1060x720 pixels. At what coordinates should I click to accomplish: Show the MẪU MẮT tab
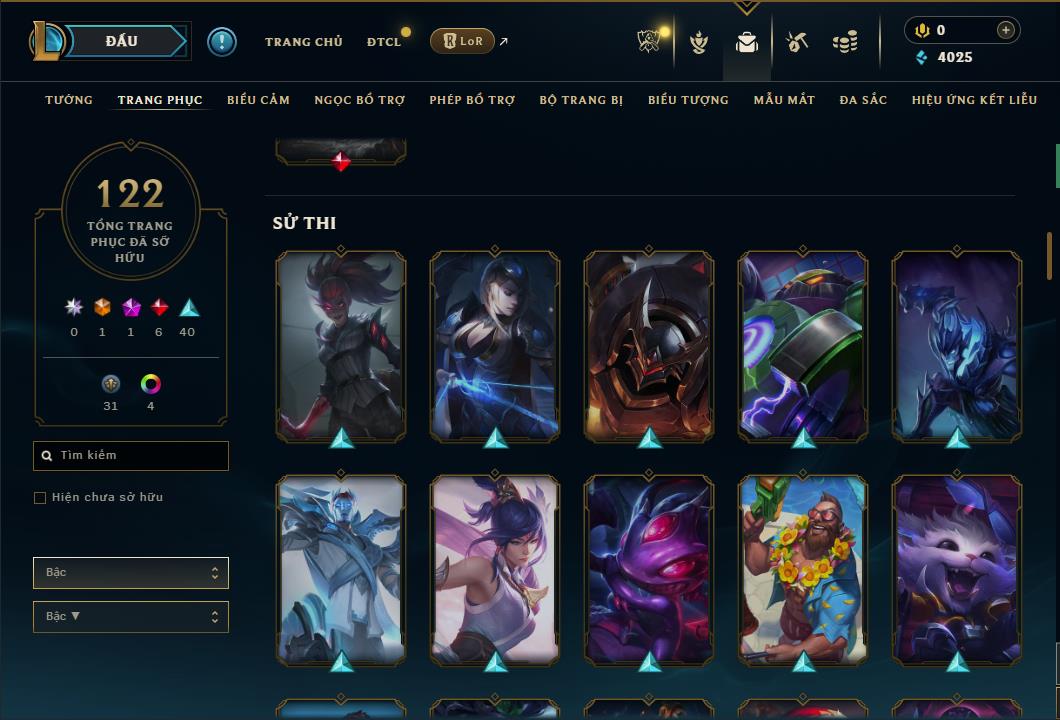(x=784, y=100)
